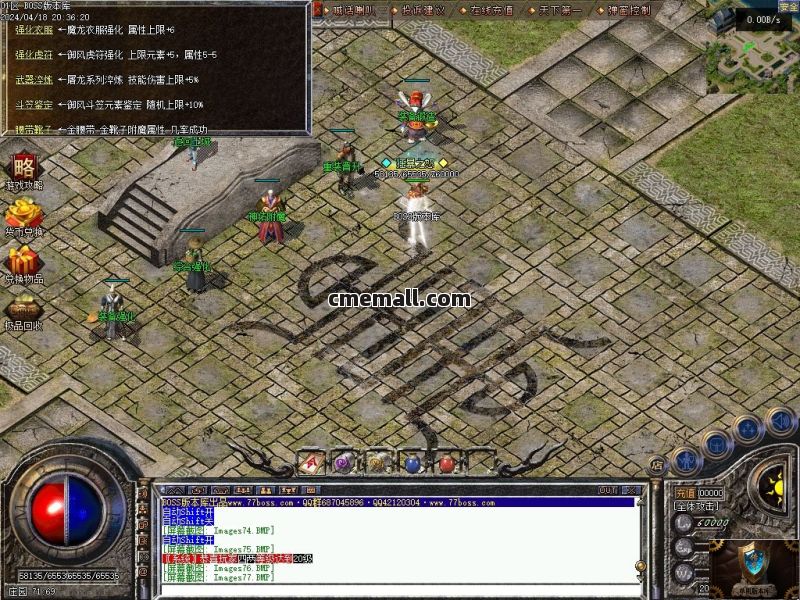Viewport: 800px width, 600px height.
Task: Choose the 天下第一 top menu entry
Action: (558, 10)
